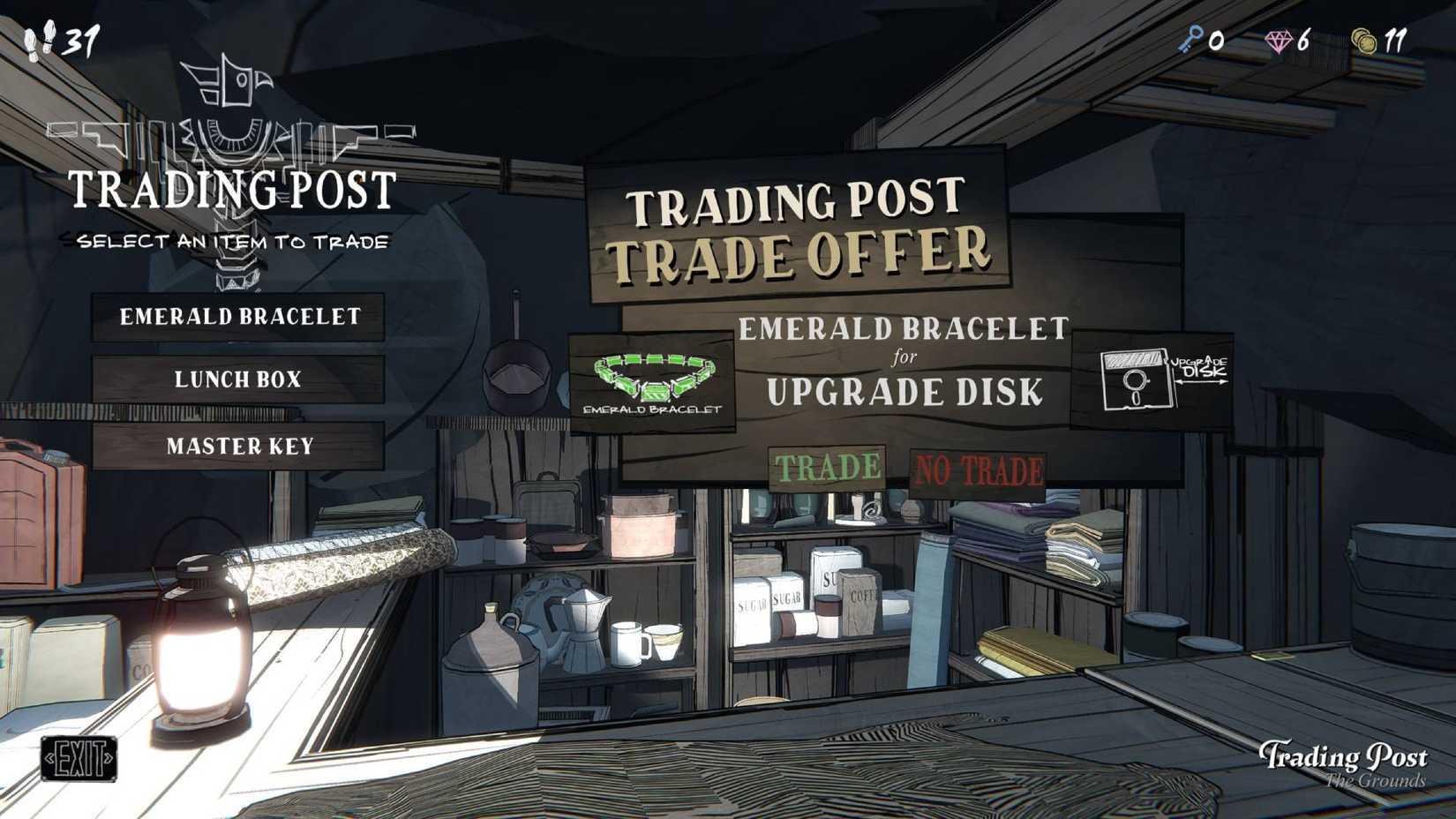Click the gold coins icon showing 11
Image resolution: width=1456 pixels, height=819 pixels.
(x=1362, y=39)
